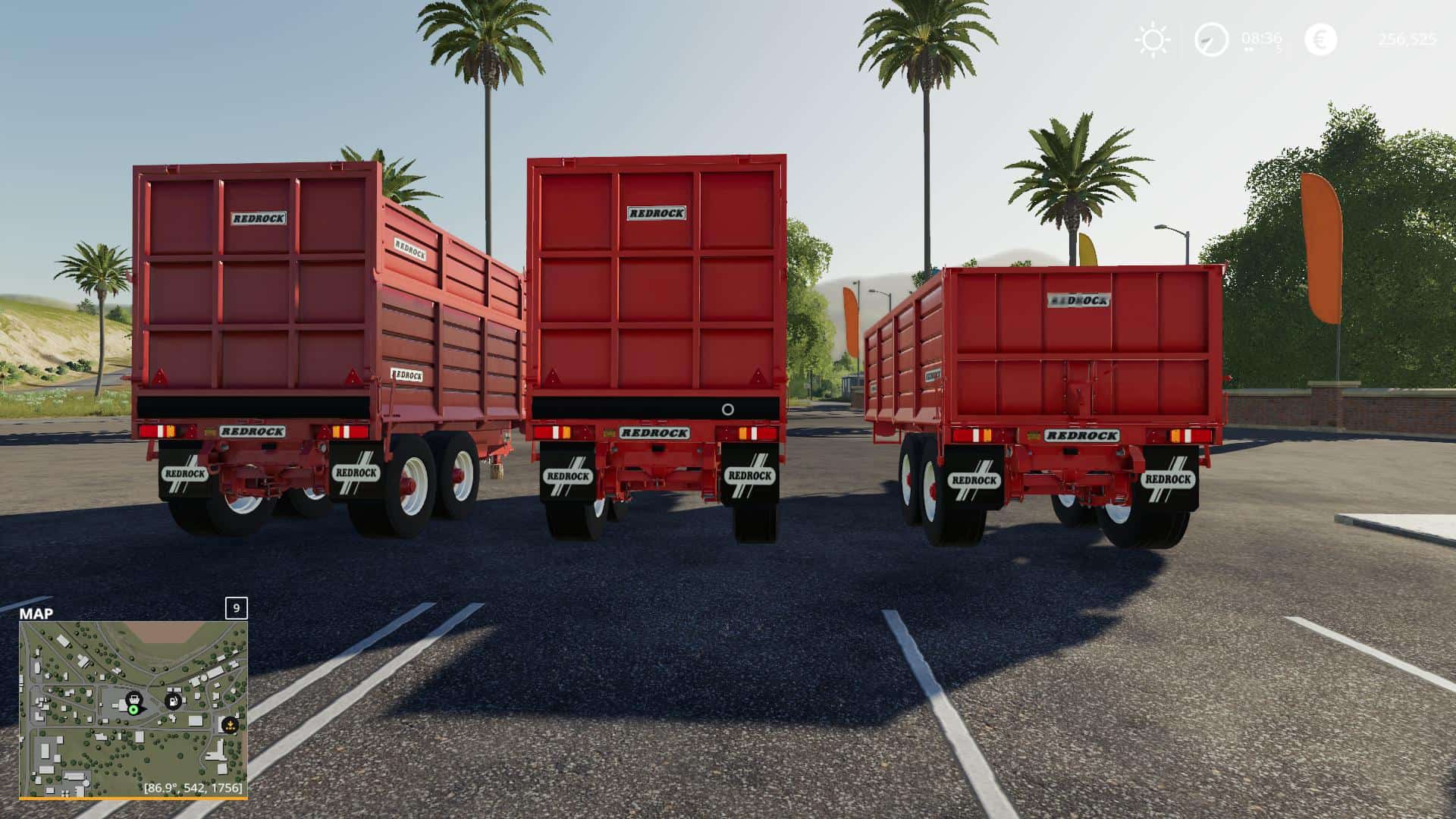Click the yellow sell point marker on the minimap

[x=231, y=725]
